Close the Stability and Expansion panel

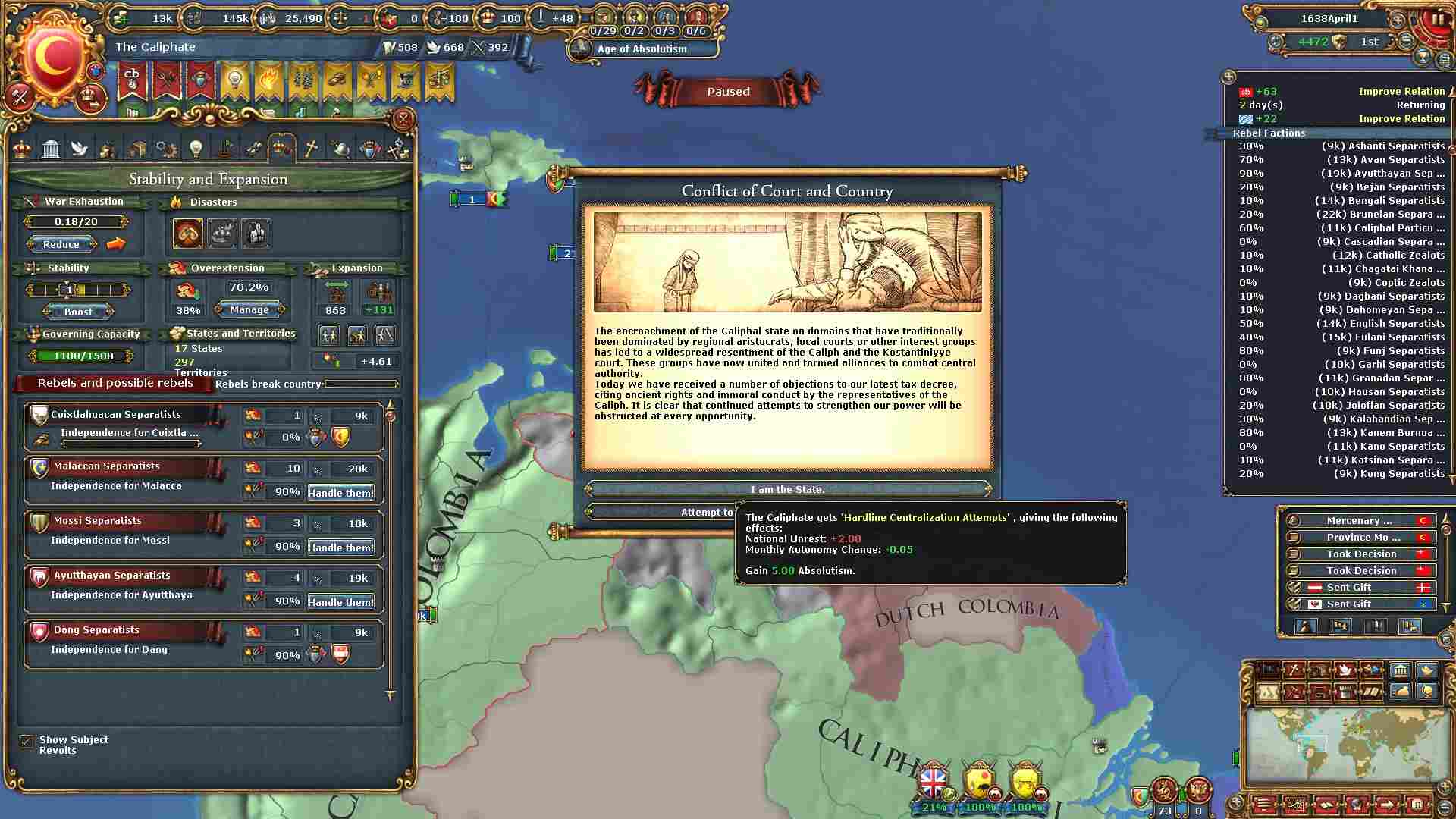pyautogui.click(x=403, y=119)
